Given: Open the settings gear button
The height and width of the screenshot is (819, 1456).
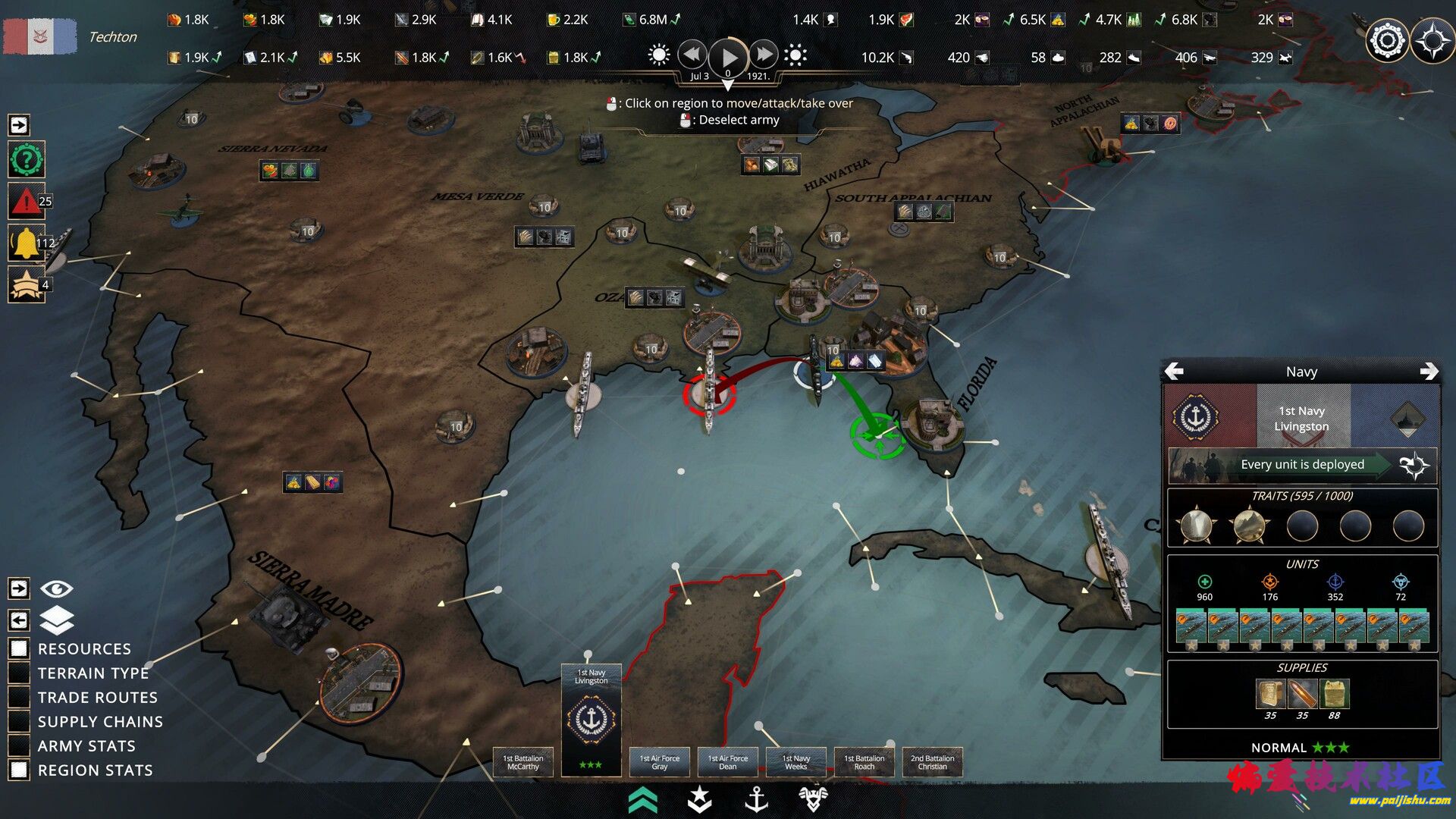Looking at the screenshot, I should pyautogui.click(x=1387, y=40).
